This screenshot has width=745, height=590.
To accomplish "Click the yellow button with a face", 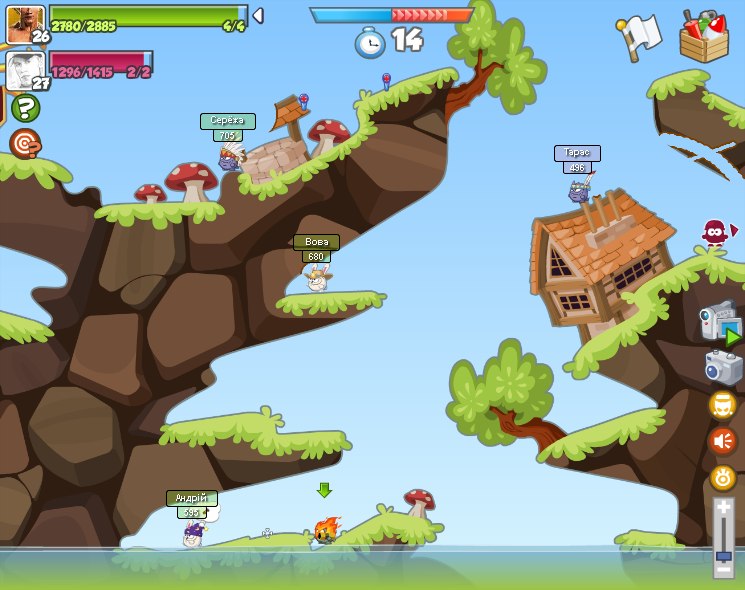I will coord(723,404).
